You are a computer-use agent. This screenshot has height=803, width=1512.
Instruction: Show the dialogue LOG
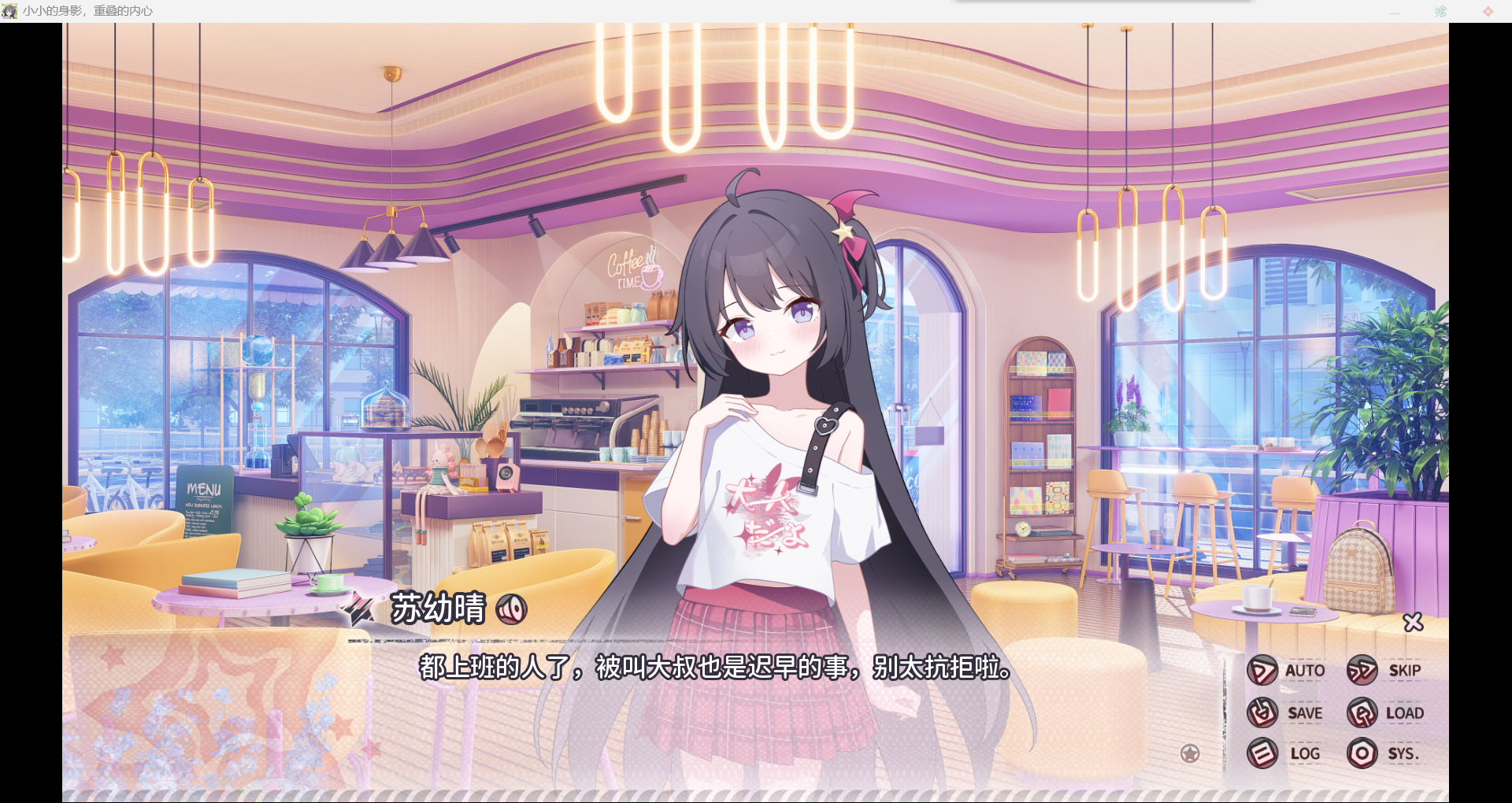tap(1284, 753)
